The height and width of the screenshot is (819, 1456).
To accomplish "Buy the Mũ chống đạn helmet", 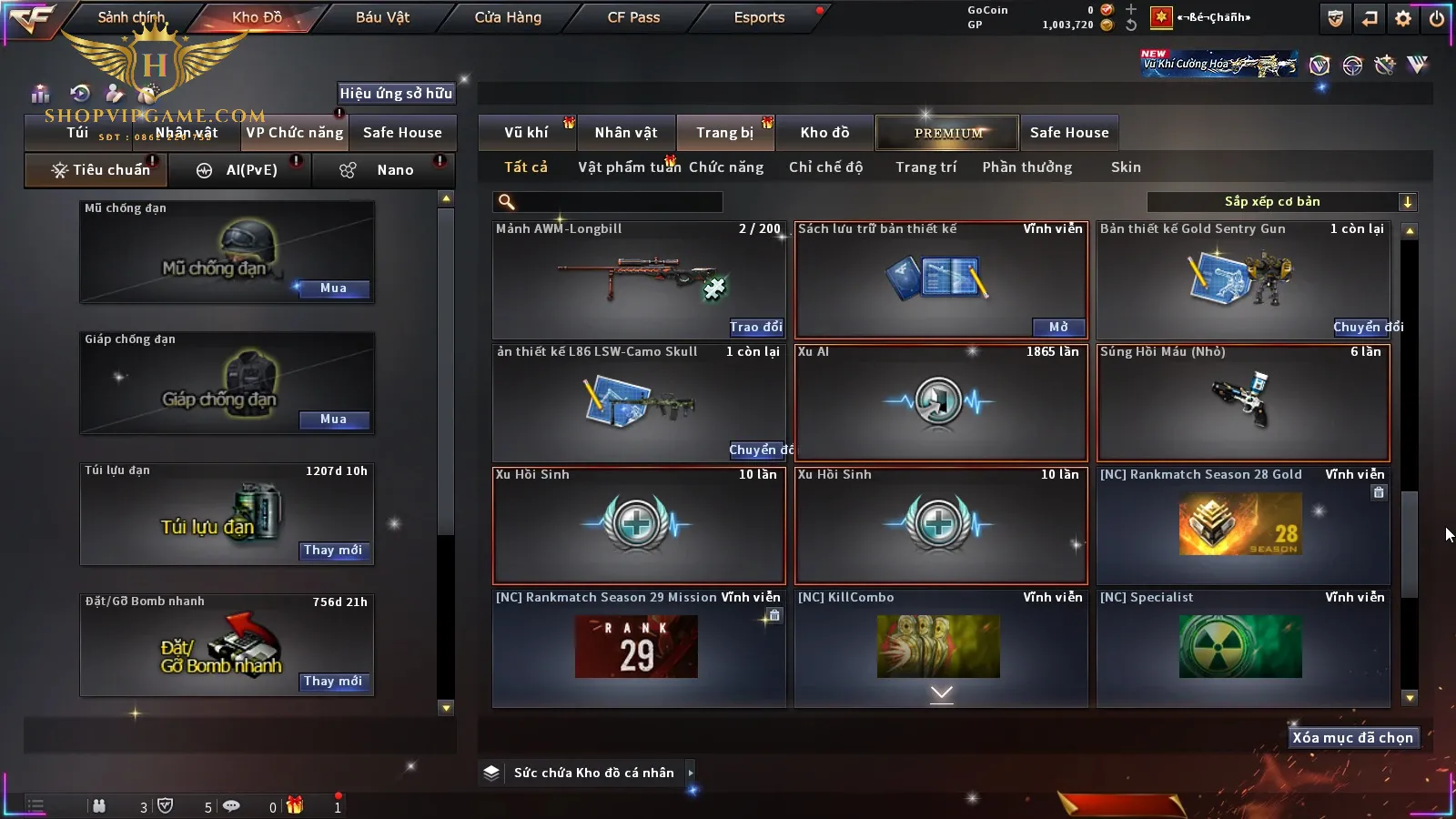I will 333,288.
